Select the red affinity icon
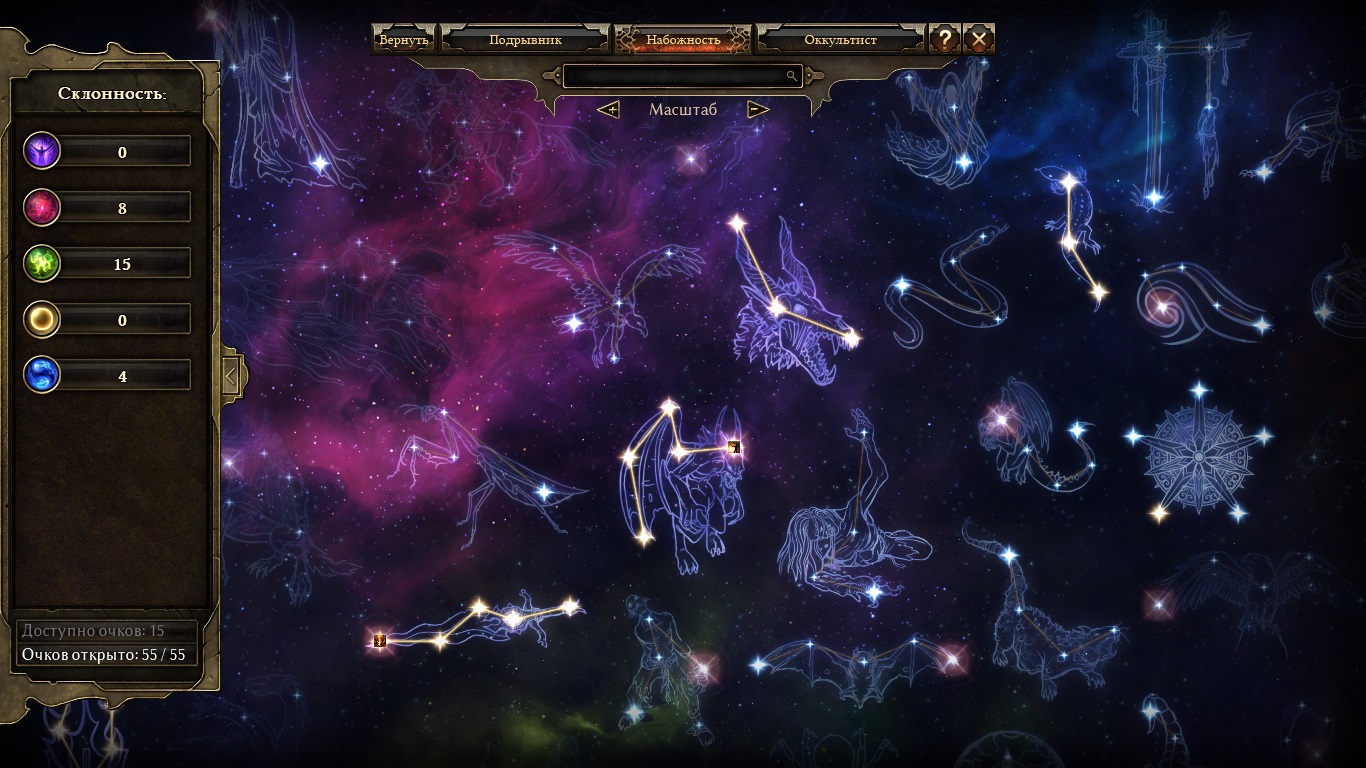The width and height of the screenshot is (1366, 768). tap(43, 208)
